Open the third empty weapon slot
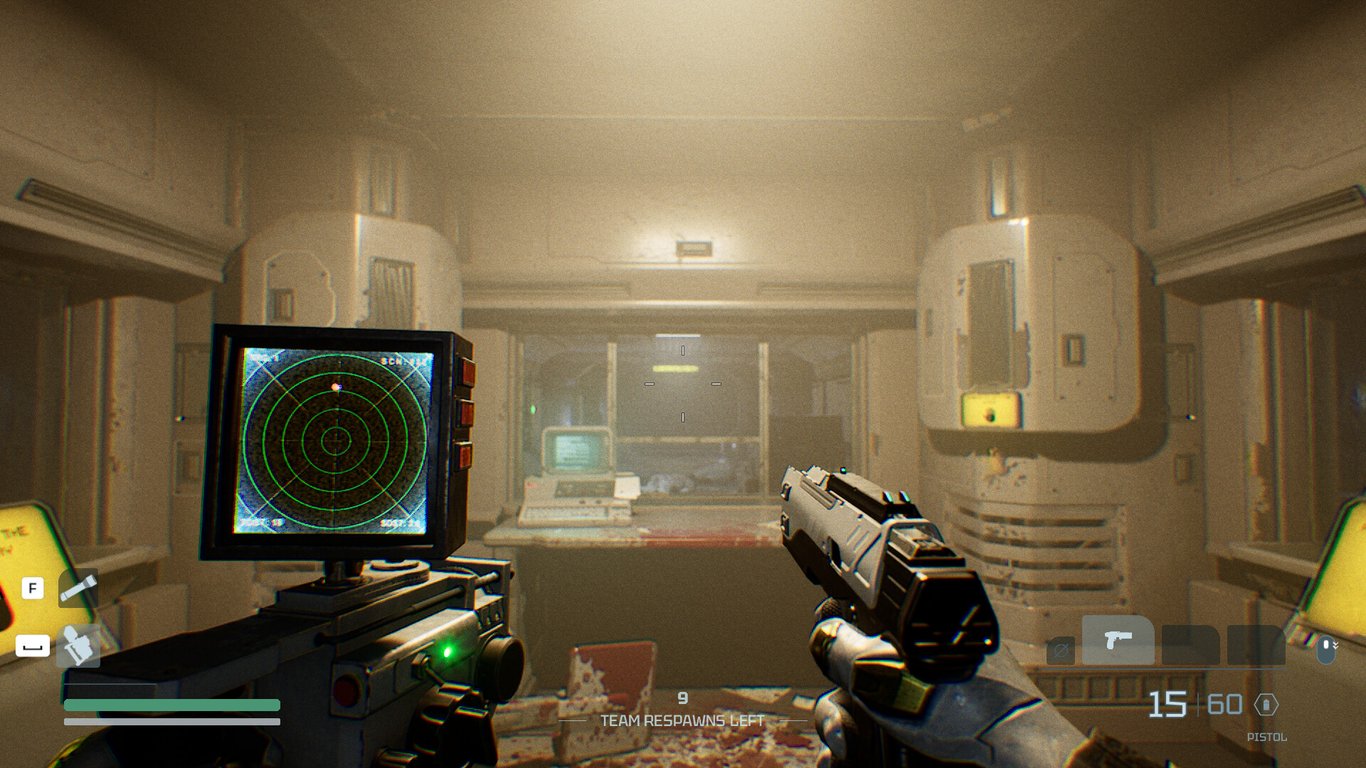This screenshot has width=1366, height=768. pos(1190,643)
